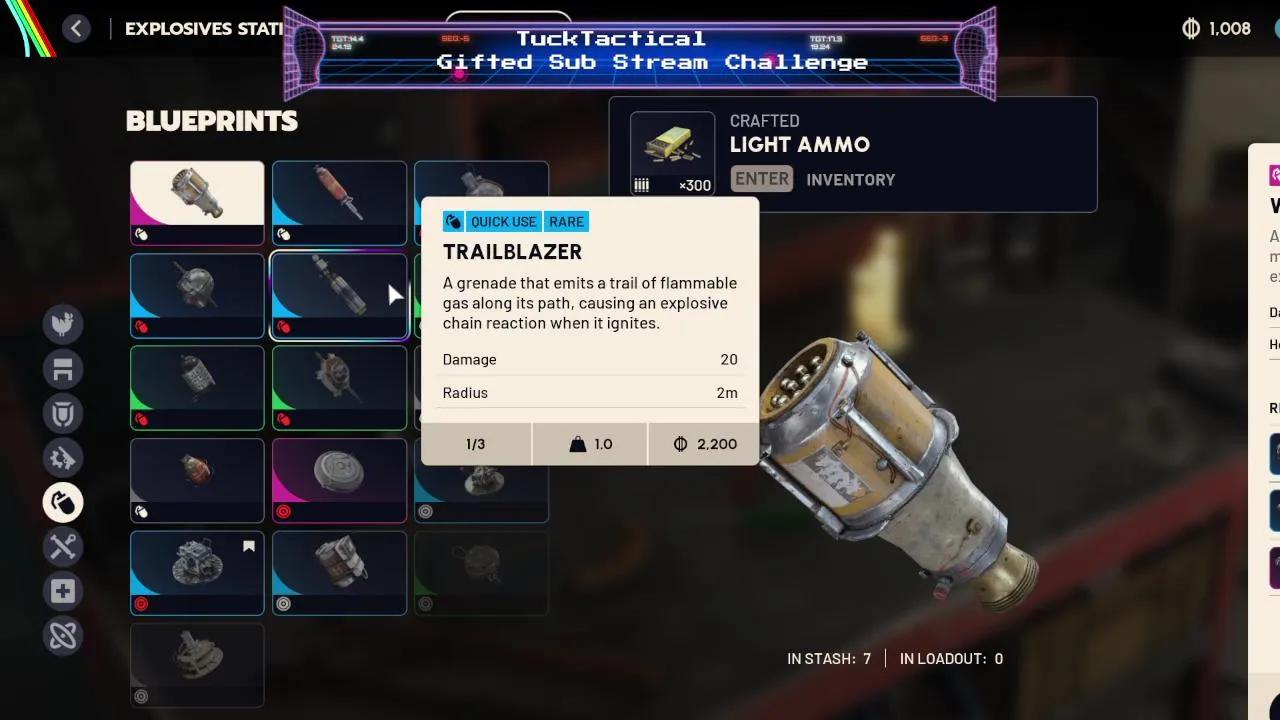The height and width of the screenshot is (720, 1280).
Task: Click the workbench furniture category icon
Action: pyautogui.click(x=63, y=369)
